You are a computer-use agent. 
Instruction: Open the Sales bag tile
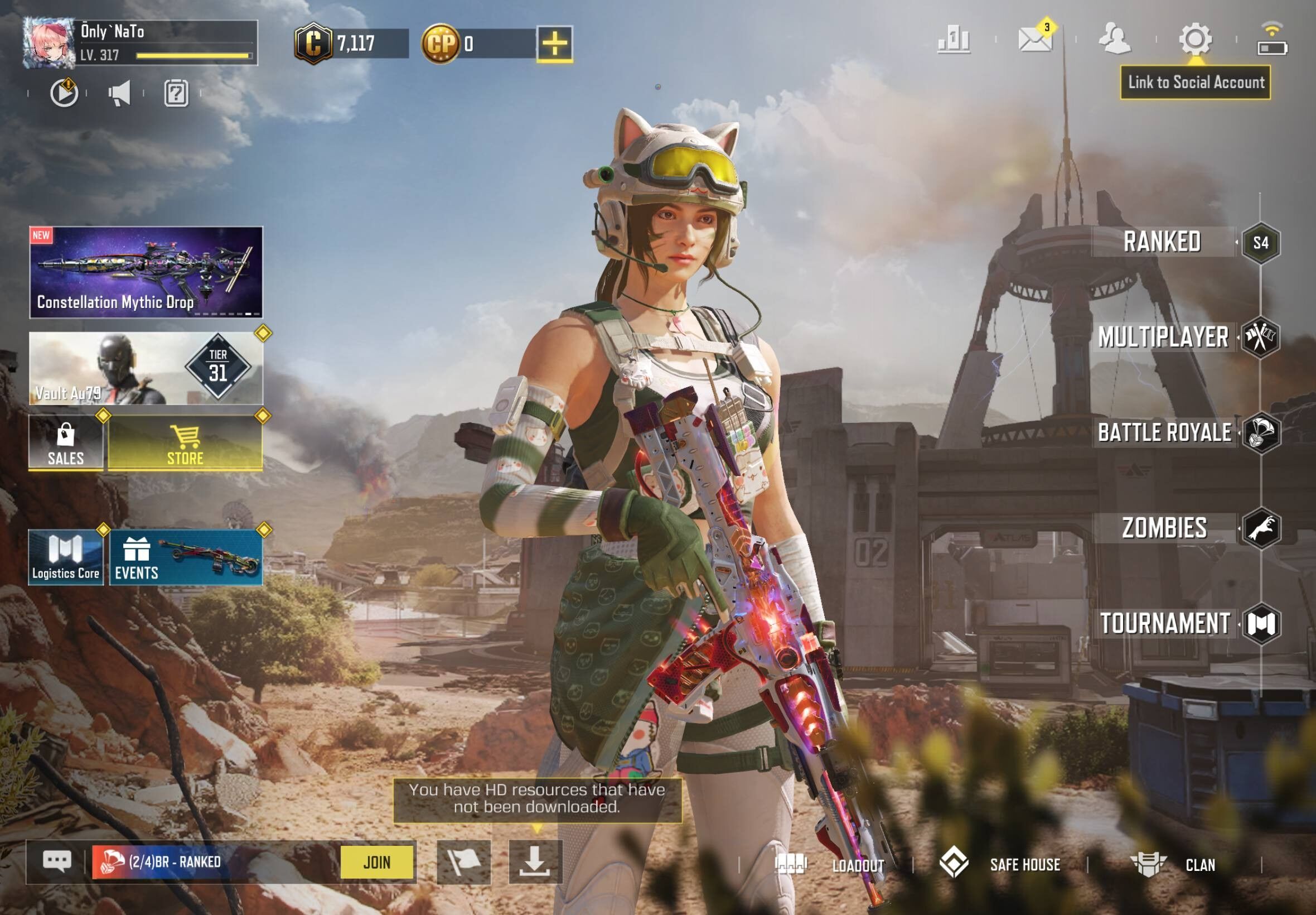(x=66, y=443)
